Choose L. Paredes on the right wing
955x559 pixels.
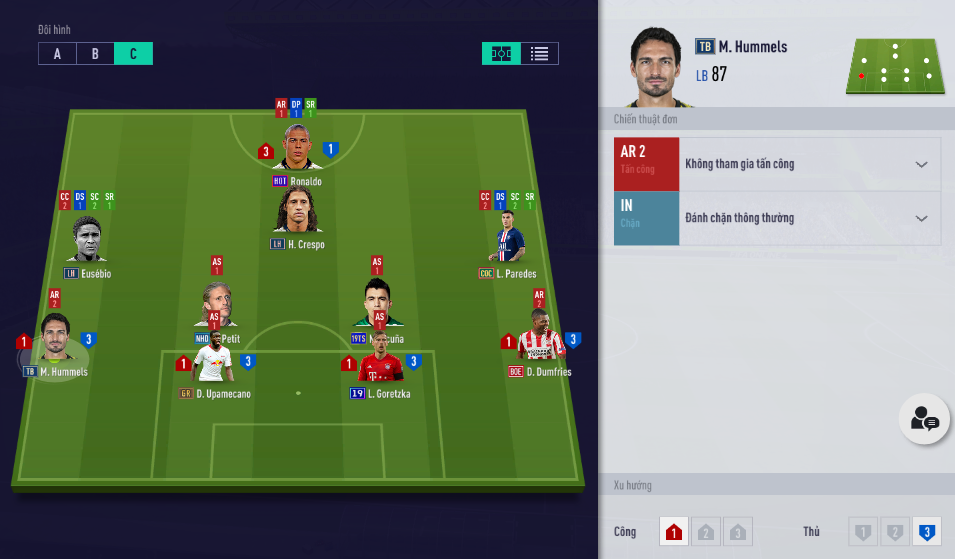coord(510,242)
